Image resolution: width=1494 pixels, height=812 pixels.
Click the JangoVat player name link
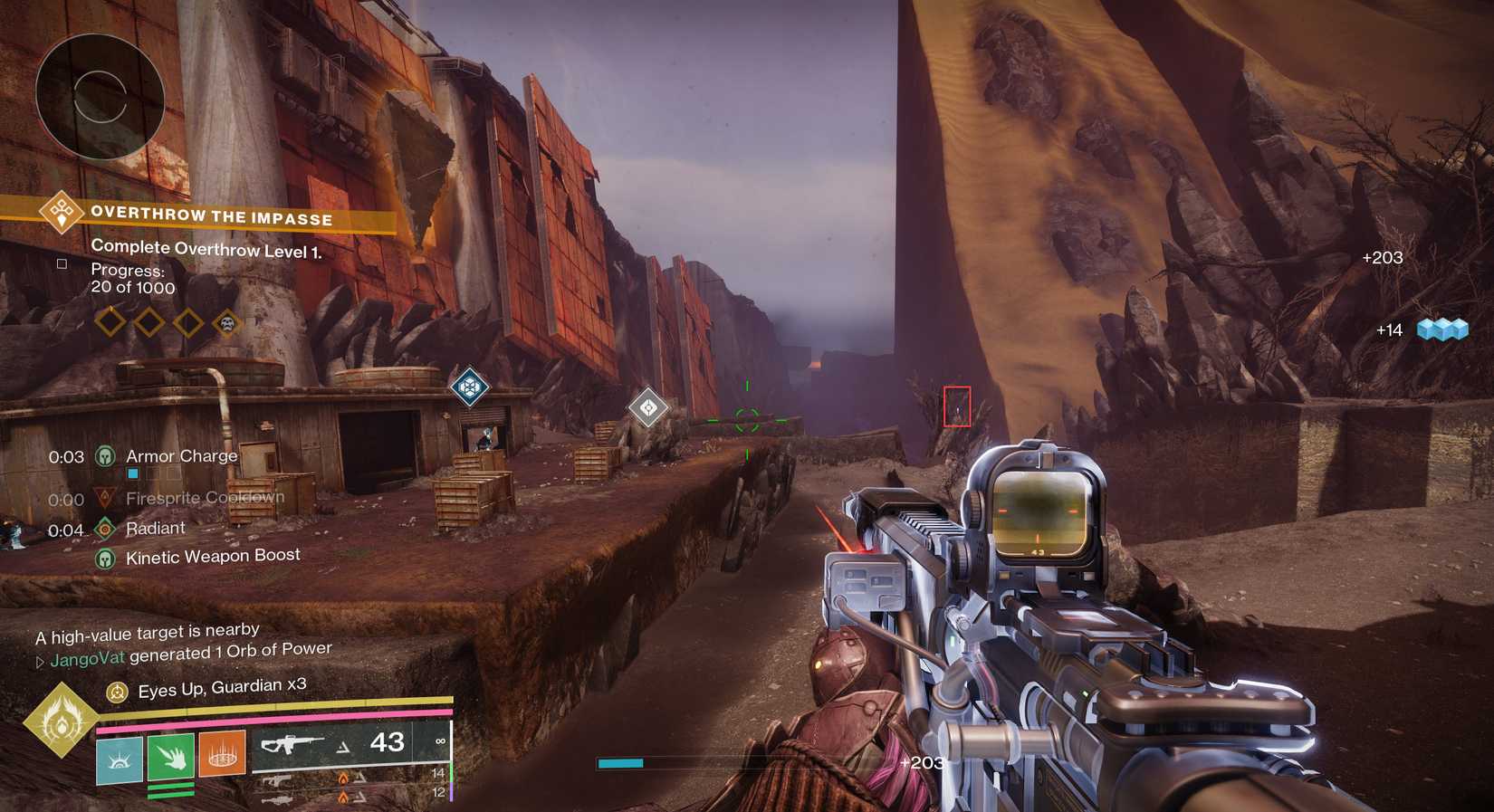tap(85, 659)
